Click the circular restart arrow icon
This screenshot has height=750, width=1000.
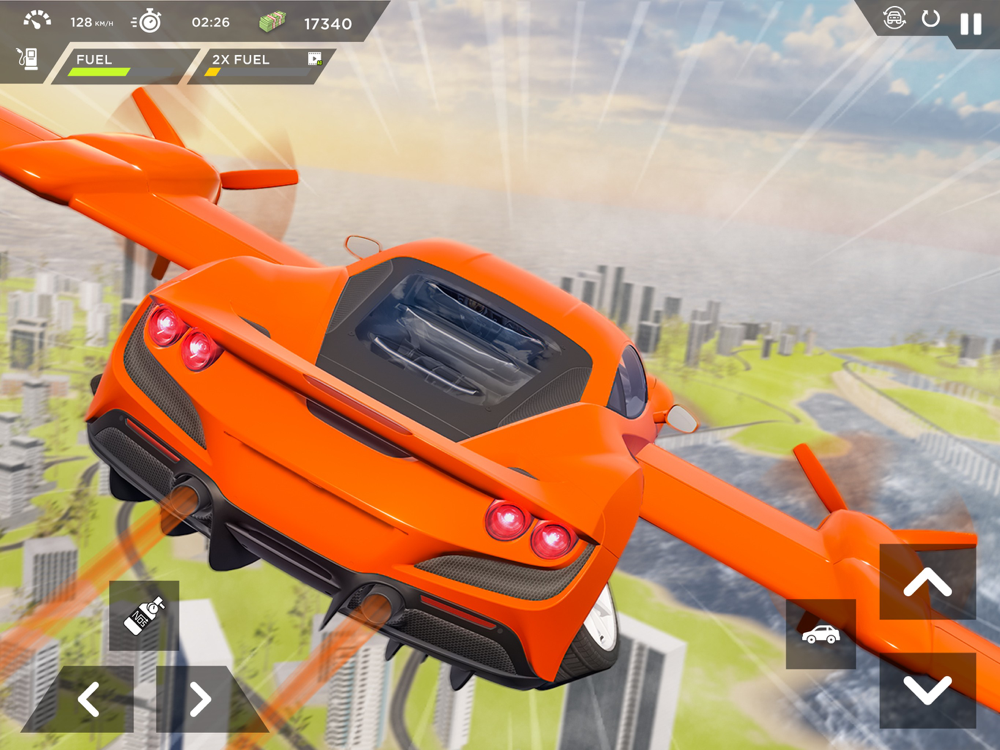point(931,19)
